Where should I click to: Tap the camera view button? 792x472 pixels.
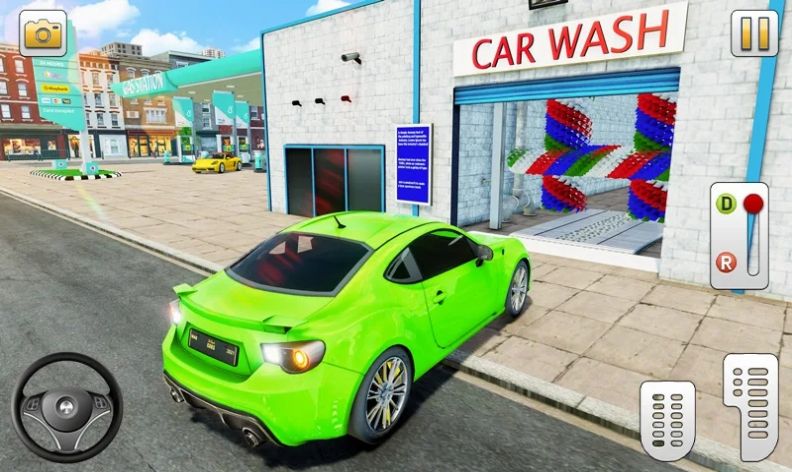(x=42, y=33)
